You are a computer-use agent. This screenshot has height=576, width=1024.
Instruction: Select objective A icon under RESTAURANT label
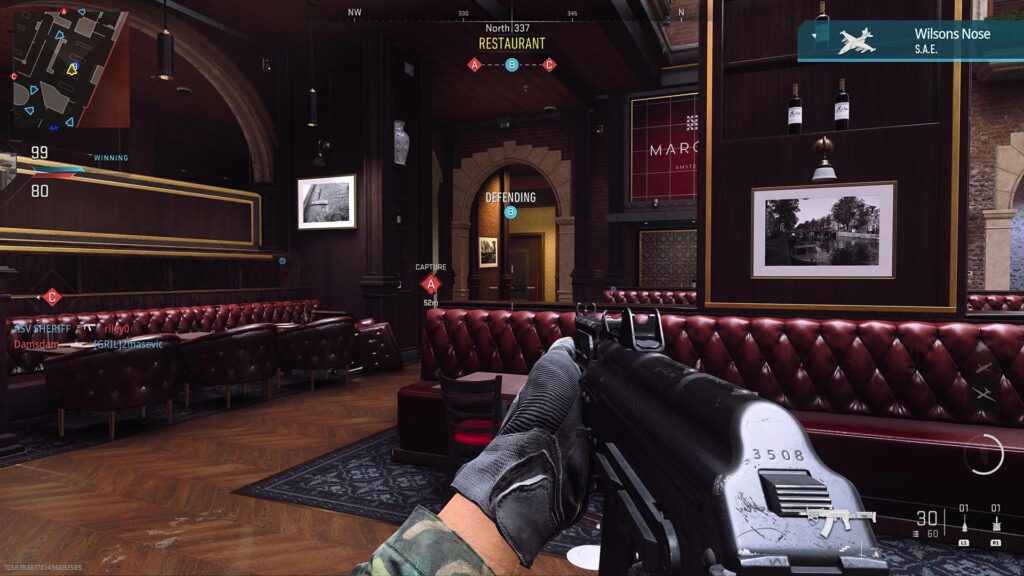pos(475,65)
